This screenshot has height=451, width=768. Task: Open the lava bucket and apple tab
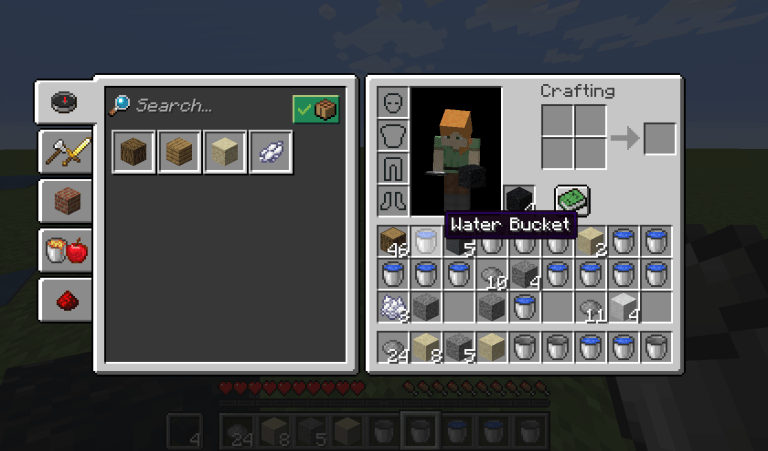click(x=64, y=249)
